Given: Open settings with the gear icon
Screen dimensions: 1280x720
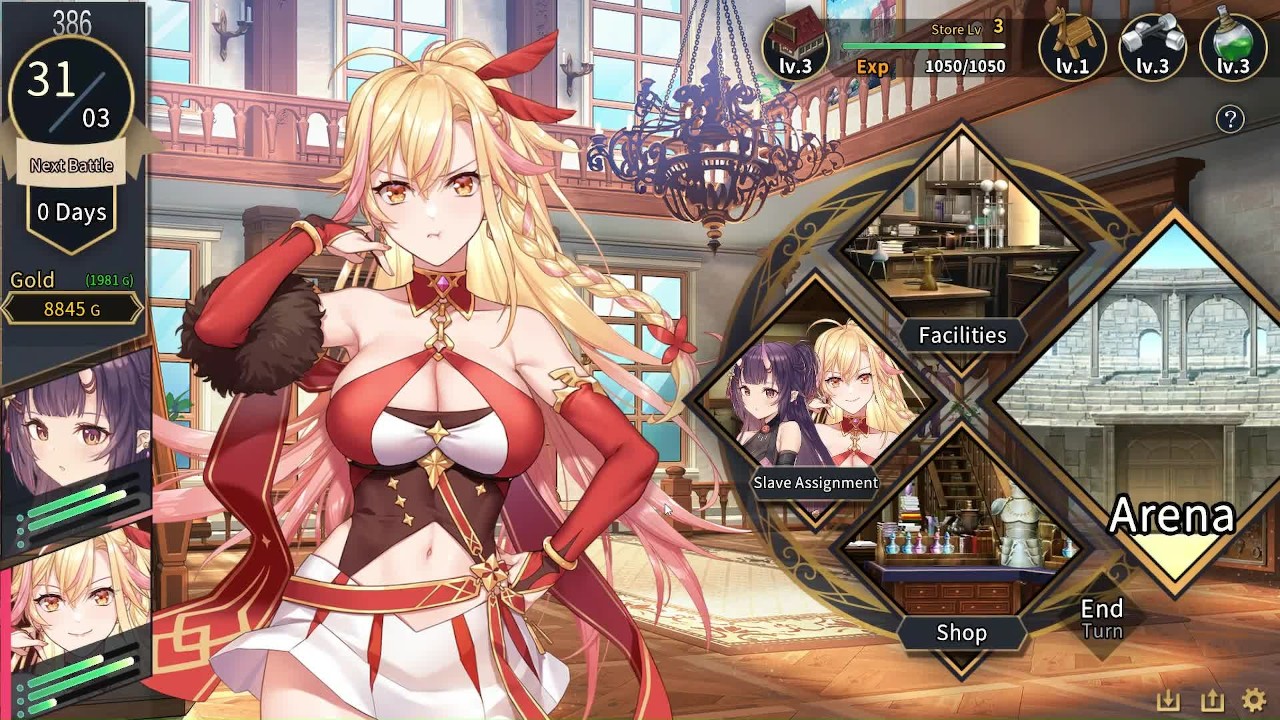Looking at the screenshot, I should tap(1253, 701).
